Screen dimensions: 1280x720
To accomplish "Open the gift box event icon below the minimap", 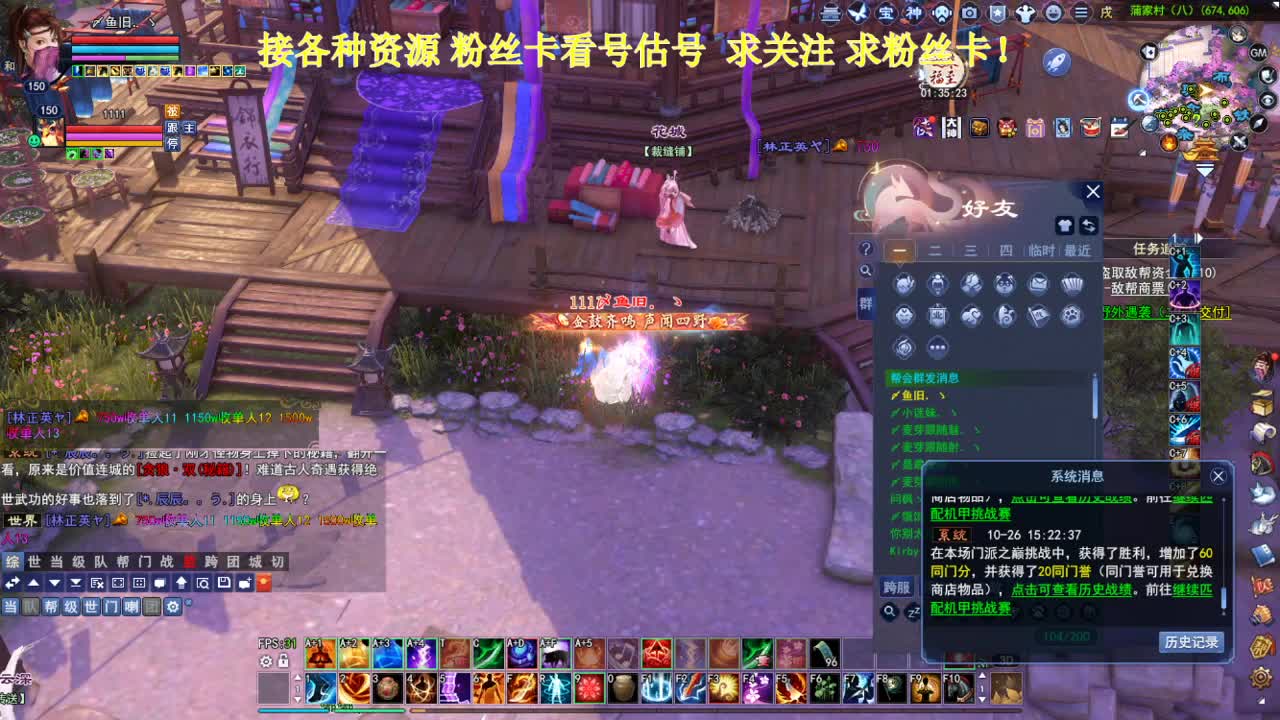I will pyautogui.click(x=1034, y=128).
